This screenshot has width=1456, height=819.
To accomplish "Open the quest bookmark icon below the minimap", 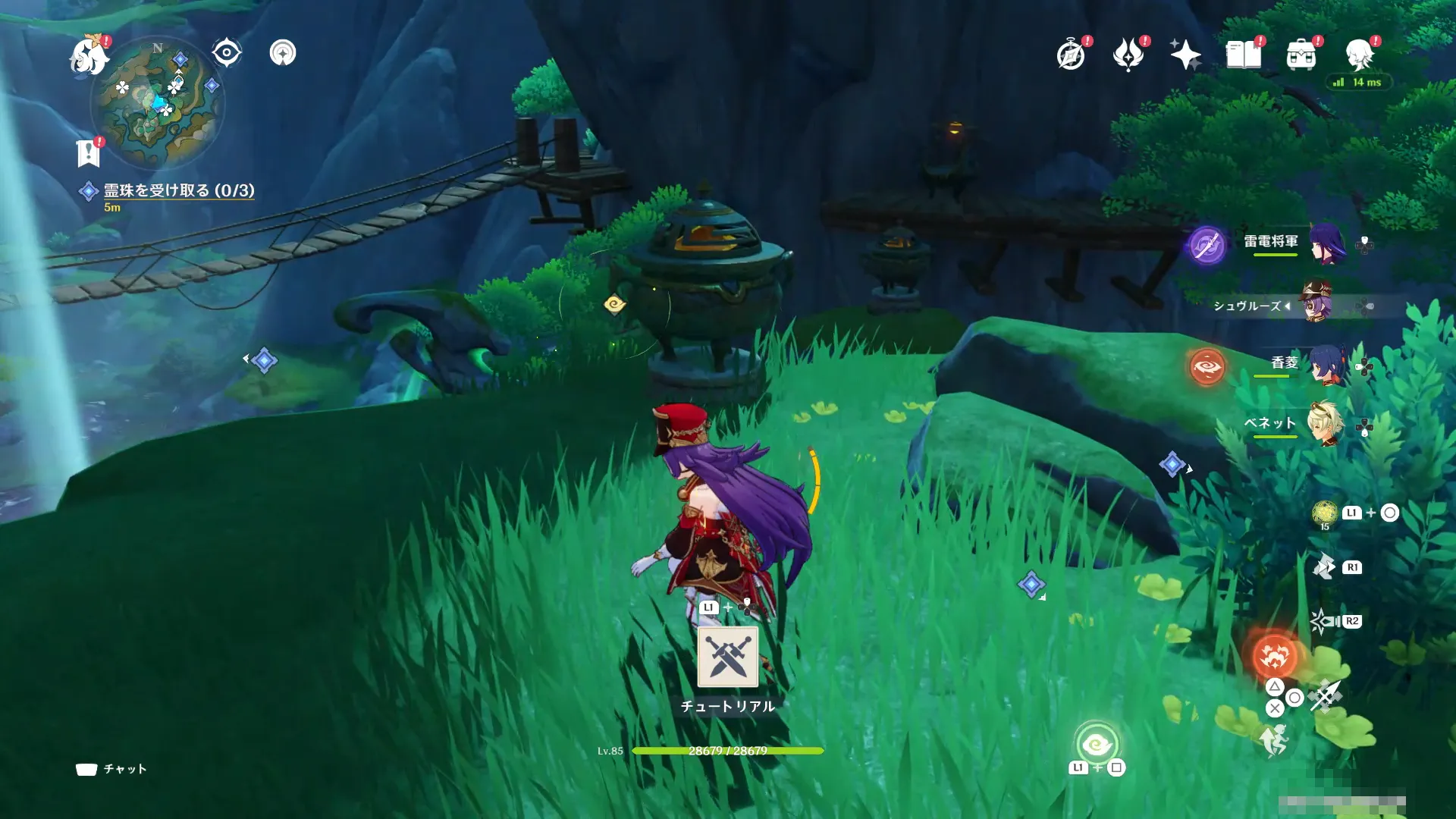I will 89,153.
